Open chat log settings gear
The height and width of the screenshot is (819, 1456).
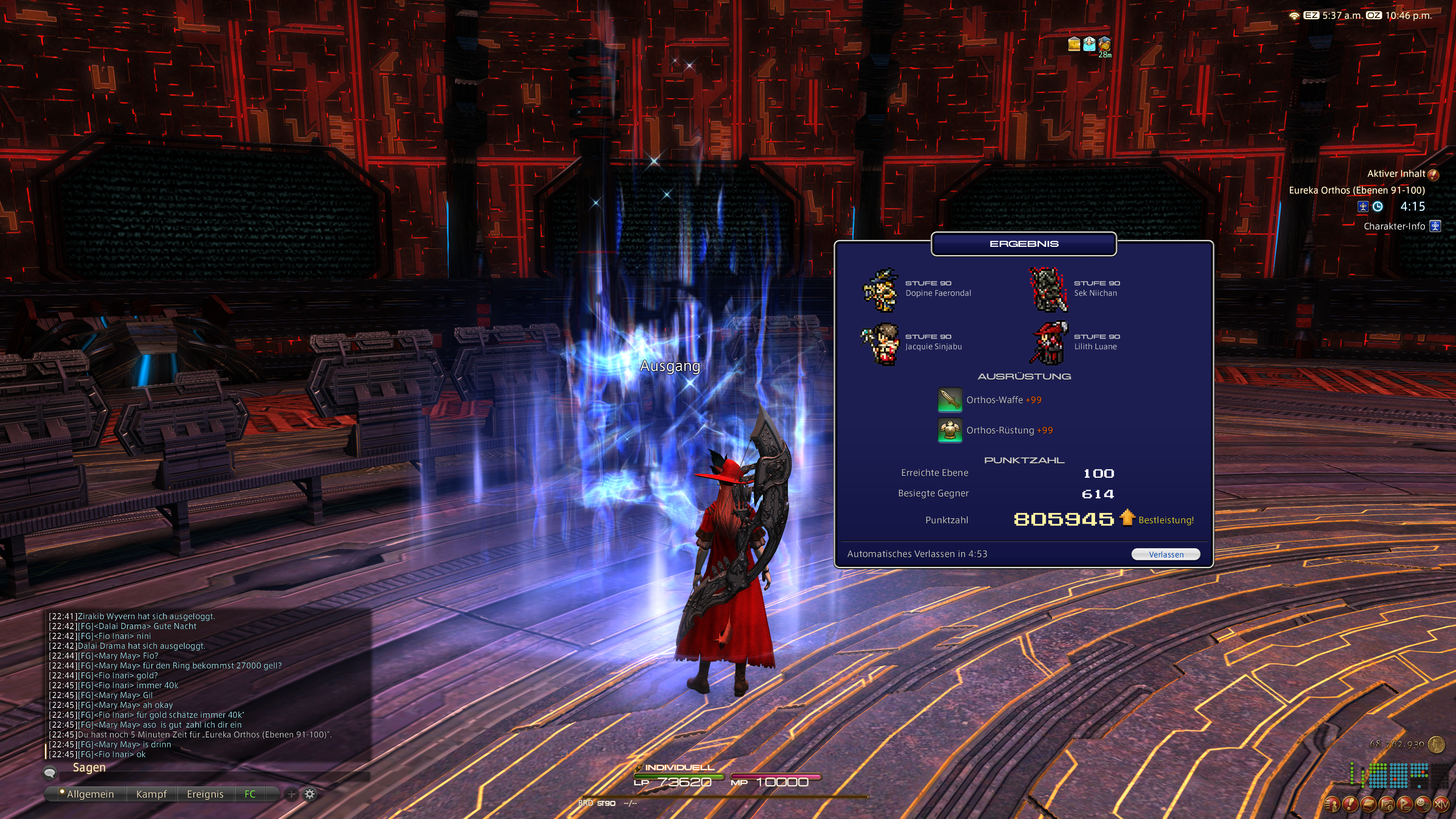tap(310, 794)
